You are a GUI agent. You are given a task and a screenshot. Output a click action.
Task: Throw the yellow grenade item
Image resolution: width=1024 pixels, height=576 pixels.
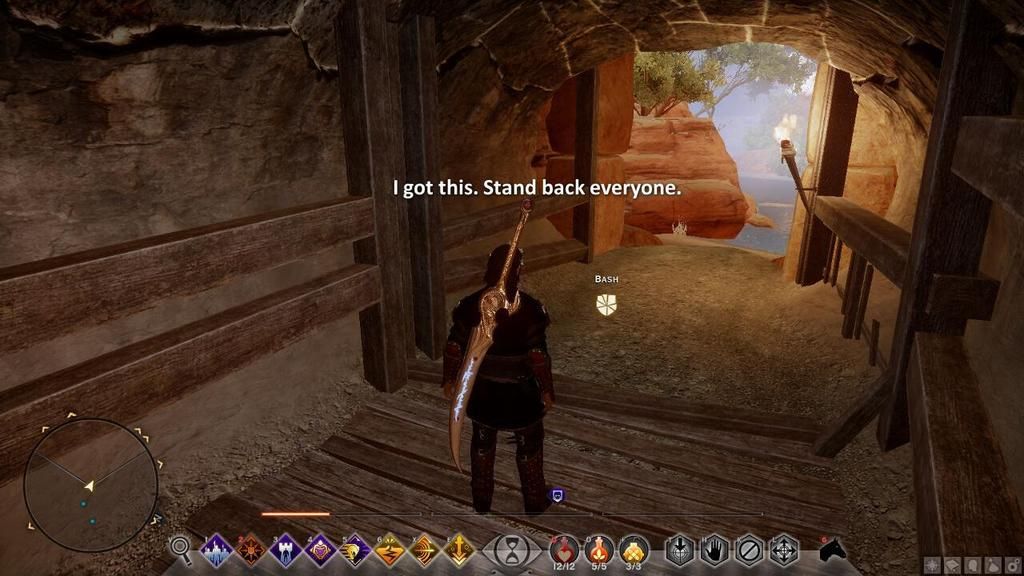634,549
